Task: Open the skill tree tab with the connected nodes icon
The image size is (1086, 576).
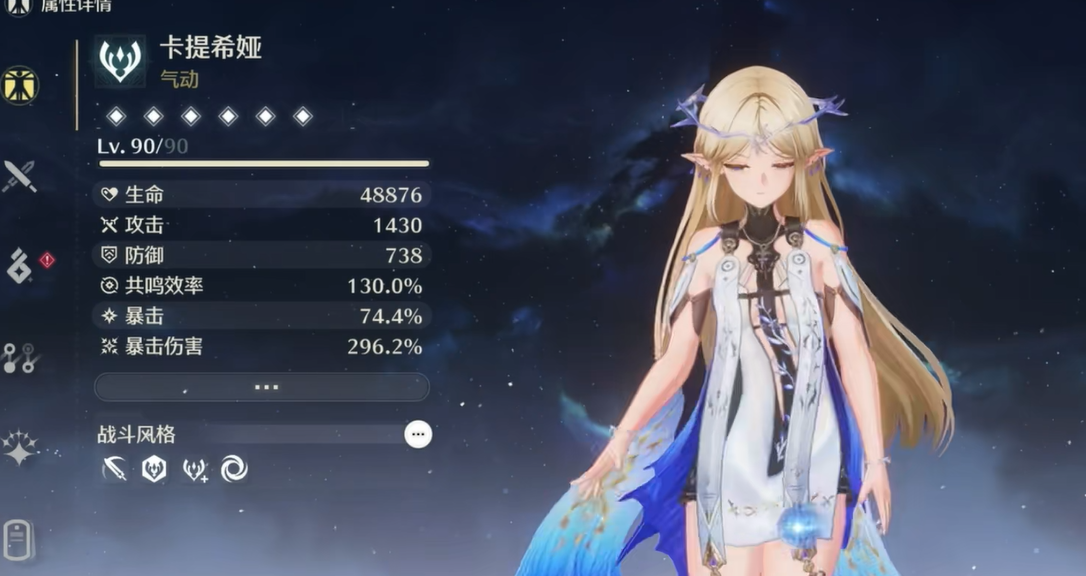Action: pos(20,358)
